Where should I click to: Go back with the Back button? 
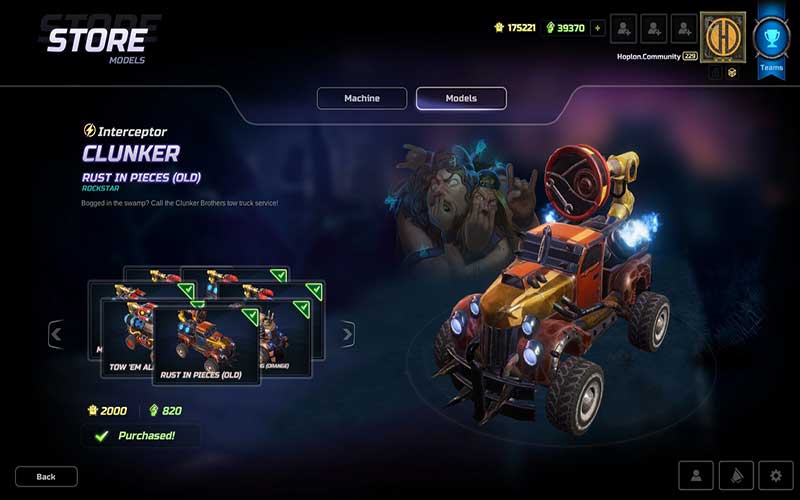[x=46, y=476]
